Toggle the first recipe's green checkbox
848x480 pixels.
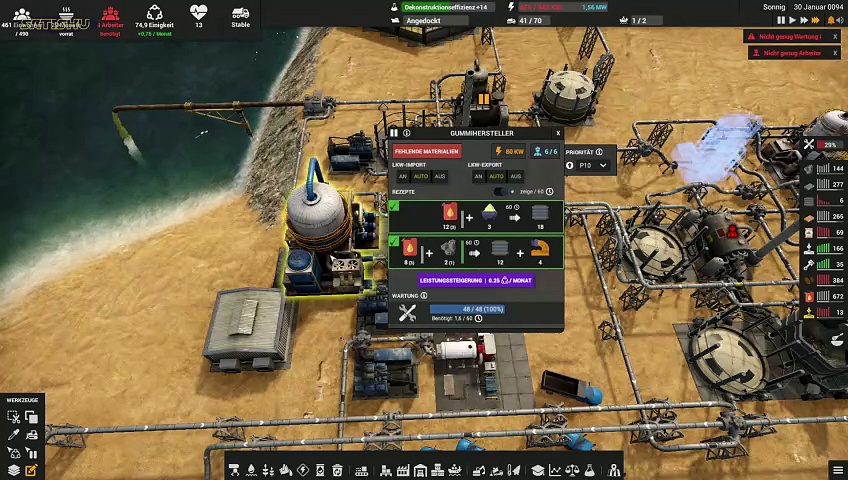click(x=394, y=207)
